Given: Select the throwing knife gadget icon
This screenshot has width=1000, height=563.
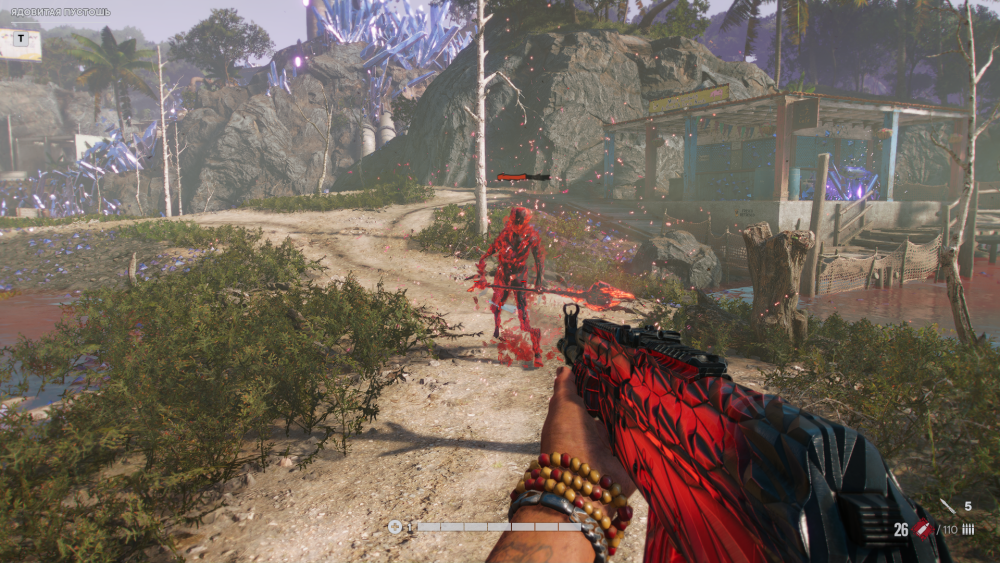Looking at the screenshot, I should pos(948,507).
